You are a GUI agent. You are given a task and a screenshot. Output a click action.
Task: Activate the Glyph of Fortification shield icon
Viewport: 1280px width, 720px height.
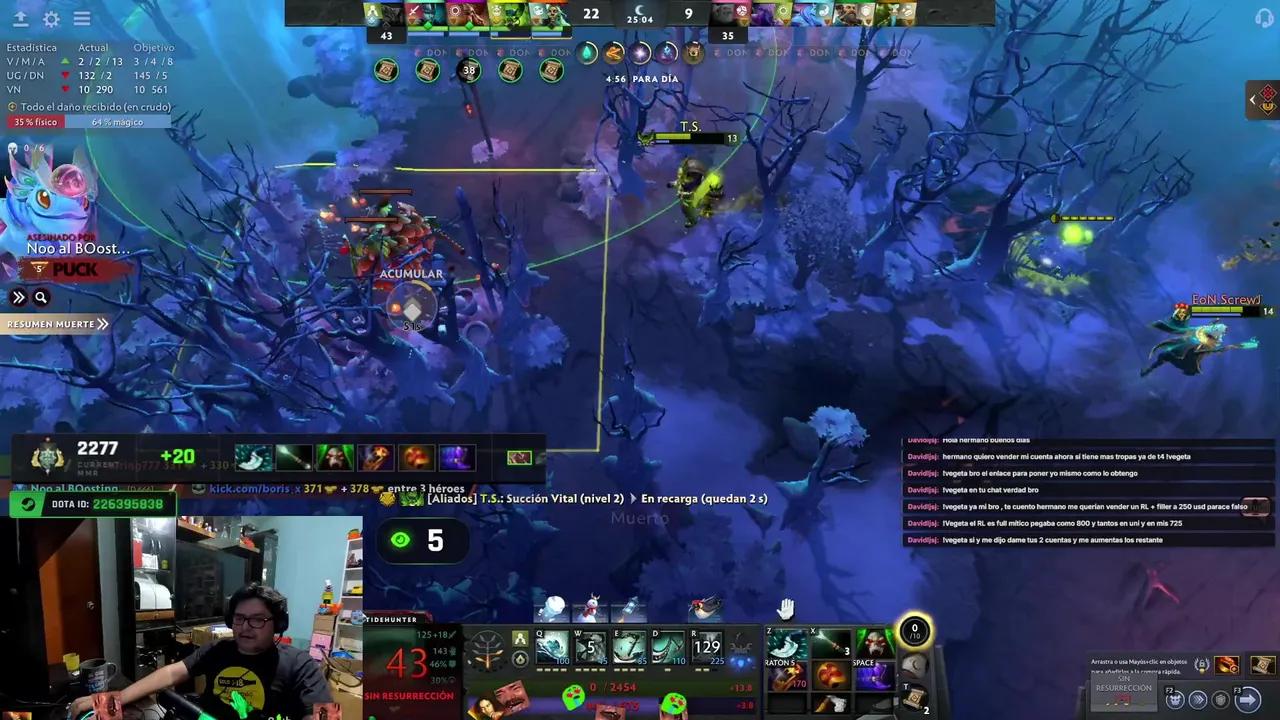1220,700
